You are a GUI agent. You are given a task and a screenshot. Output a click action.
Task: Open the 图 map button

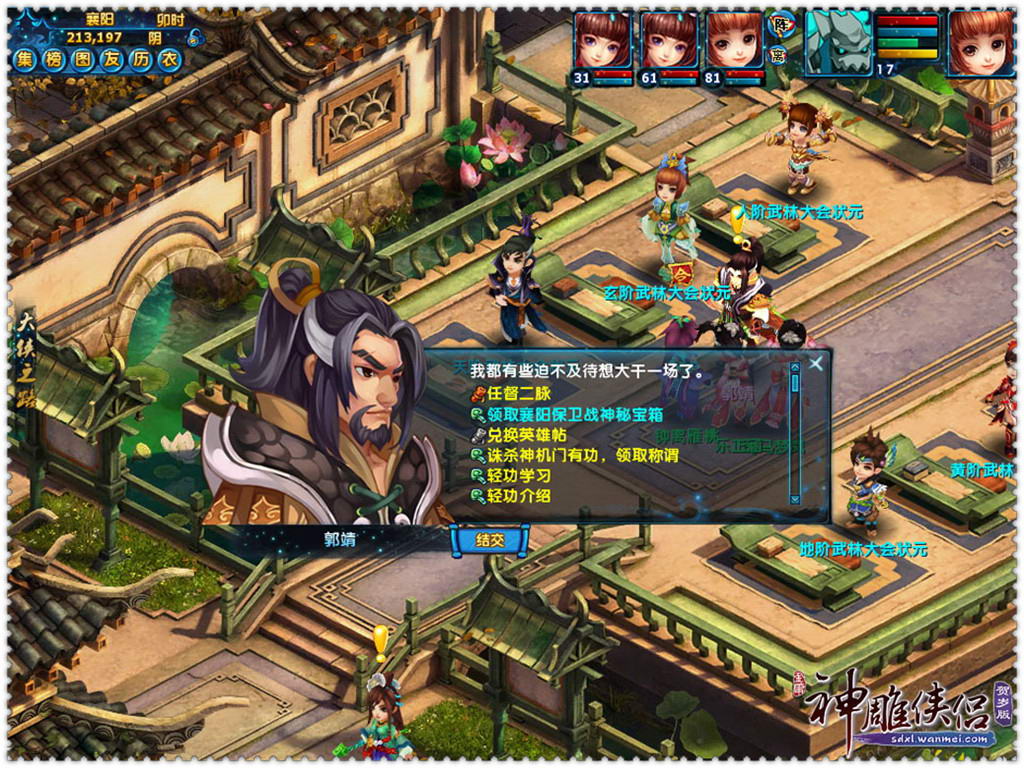pyautogui.click(x=84, y=59)
